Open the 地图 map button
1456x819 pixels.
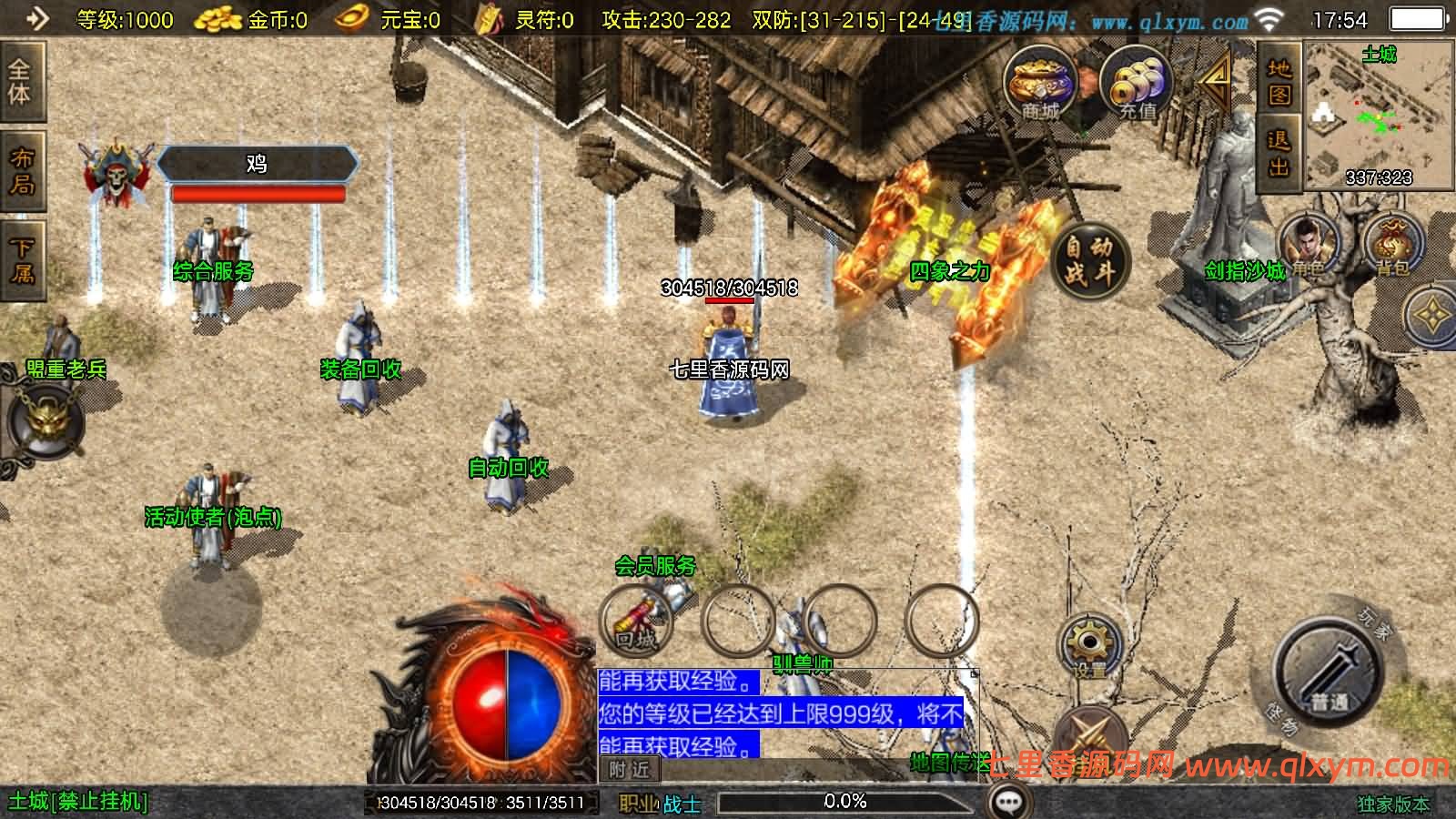[1279, 82]
